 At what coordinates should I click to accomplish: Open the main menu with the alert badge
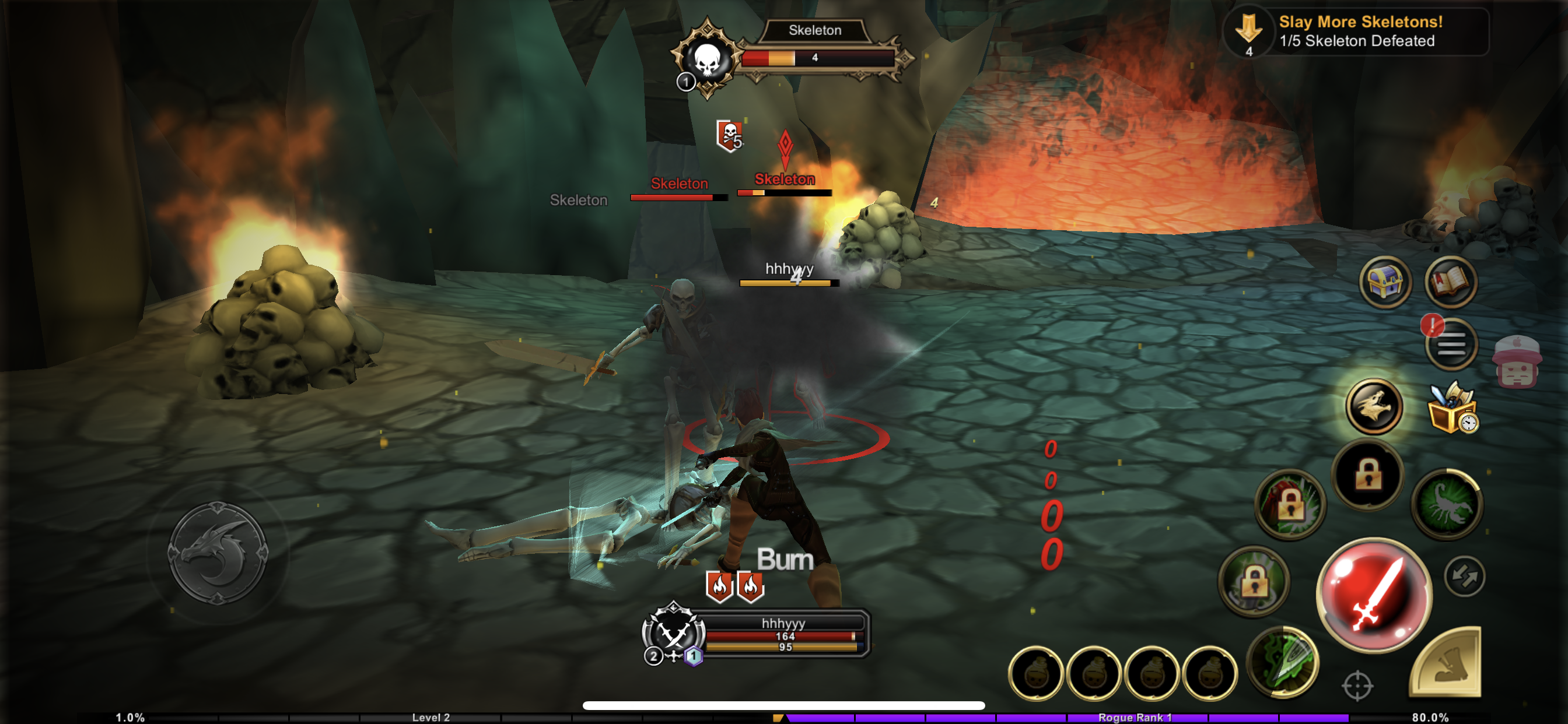tap(1451, 345)
